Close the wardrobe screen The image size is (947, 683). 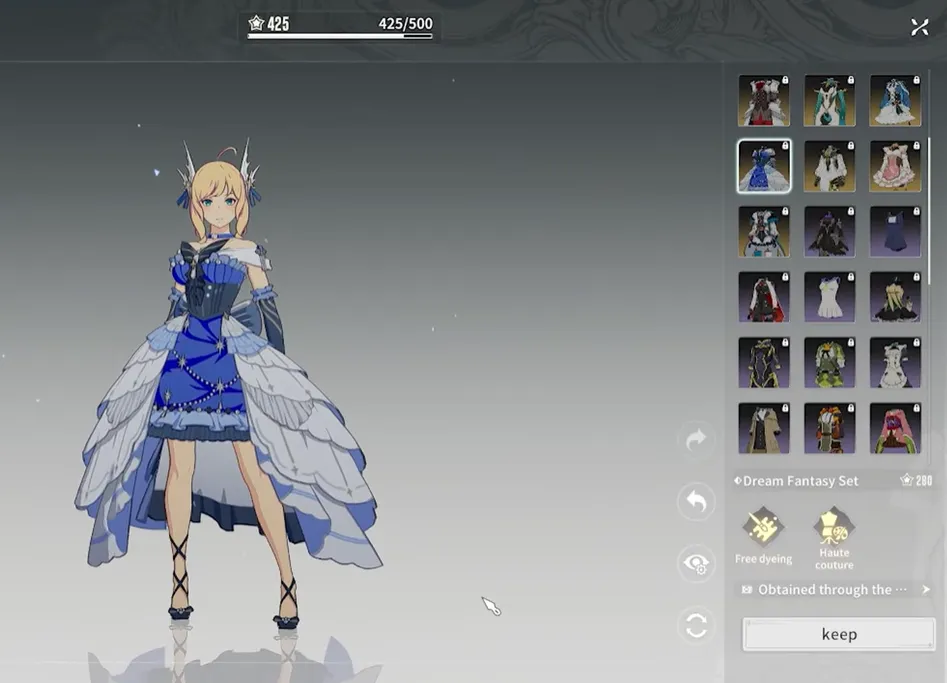pos(920,27)
